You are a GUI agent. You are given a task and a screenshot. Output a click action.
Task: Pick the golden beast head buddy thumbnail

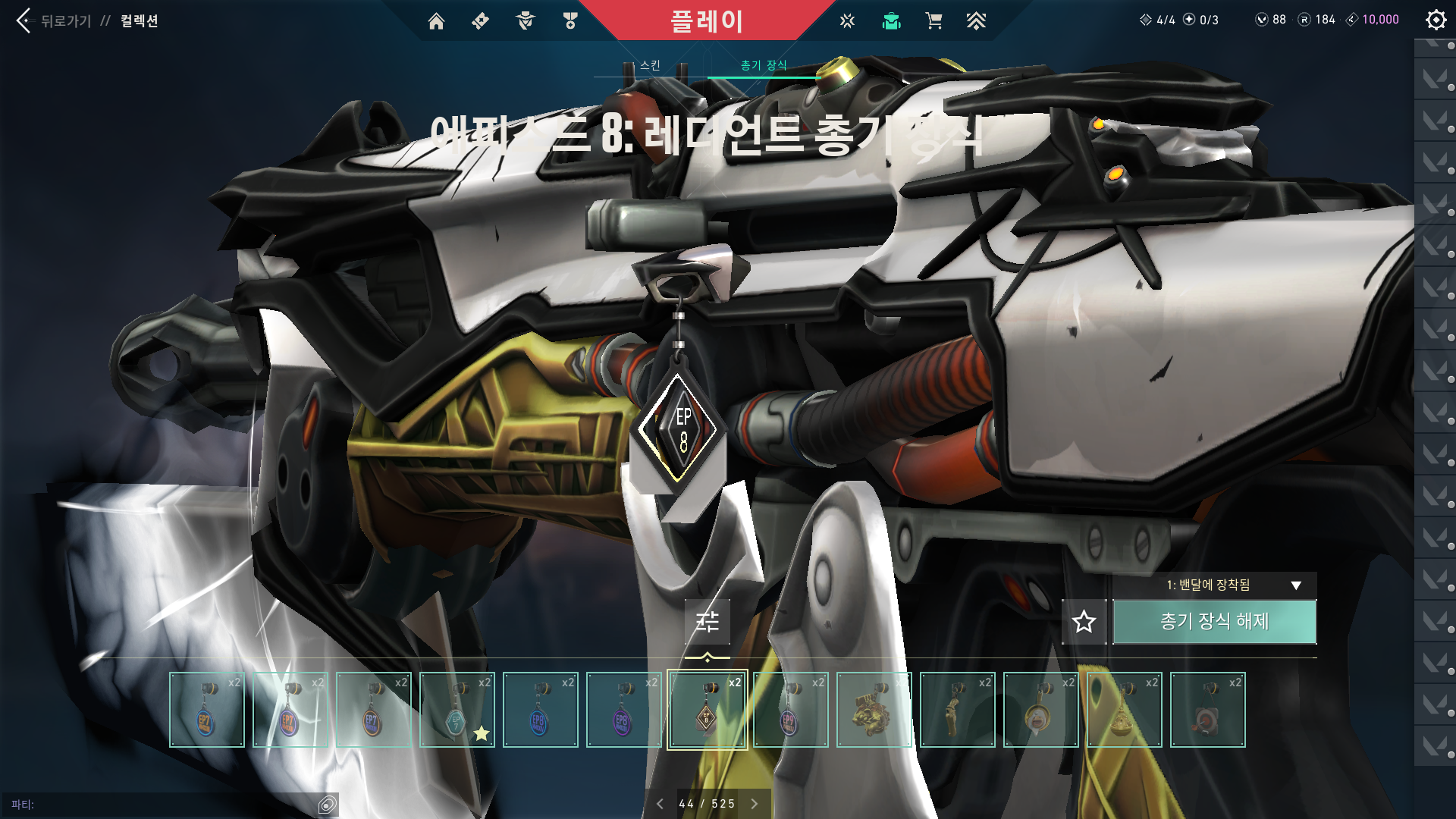pyautogui.click(x=874, y=710)
